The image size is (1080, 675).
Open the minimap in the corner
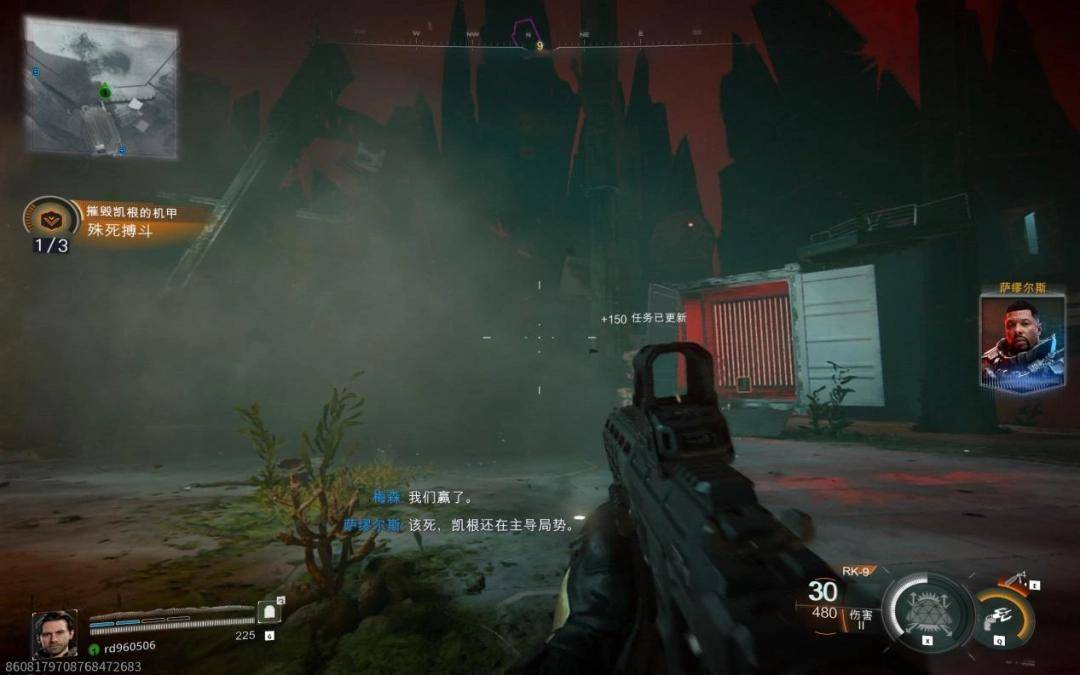(101, 88)
